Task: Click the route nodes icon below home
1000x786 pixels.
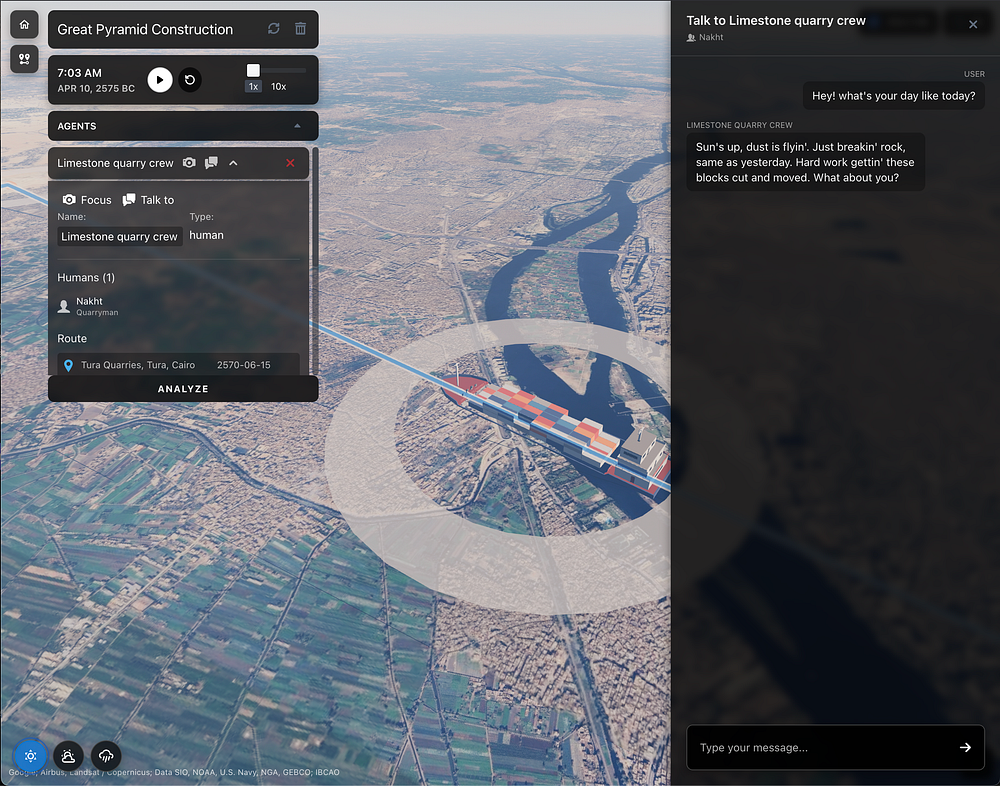Action: pyautogui.click(x=24, y=59)
